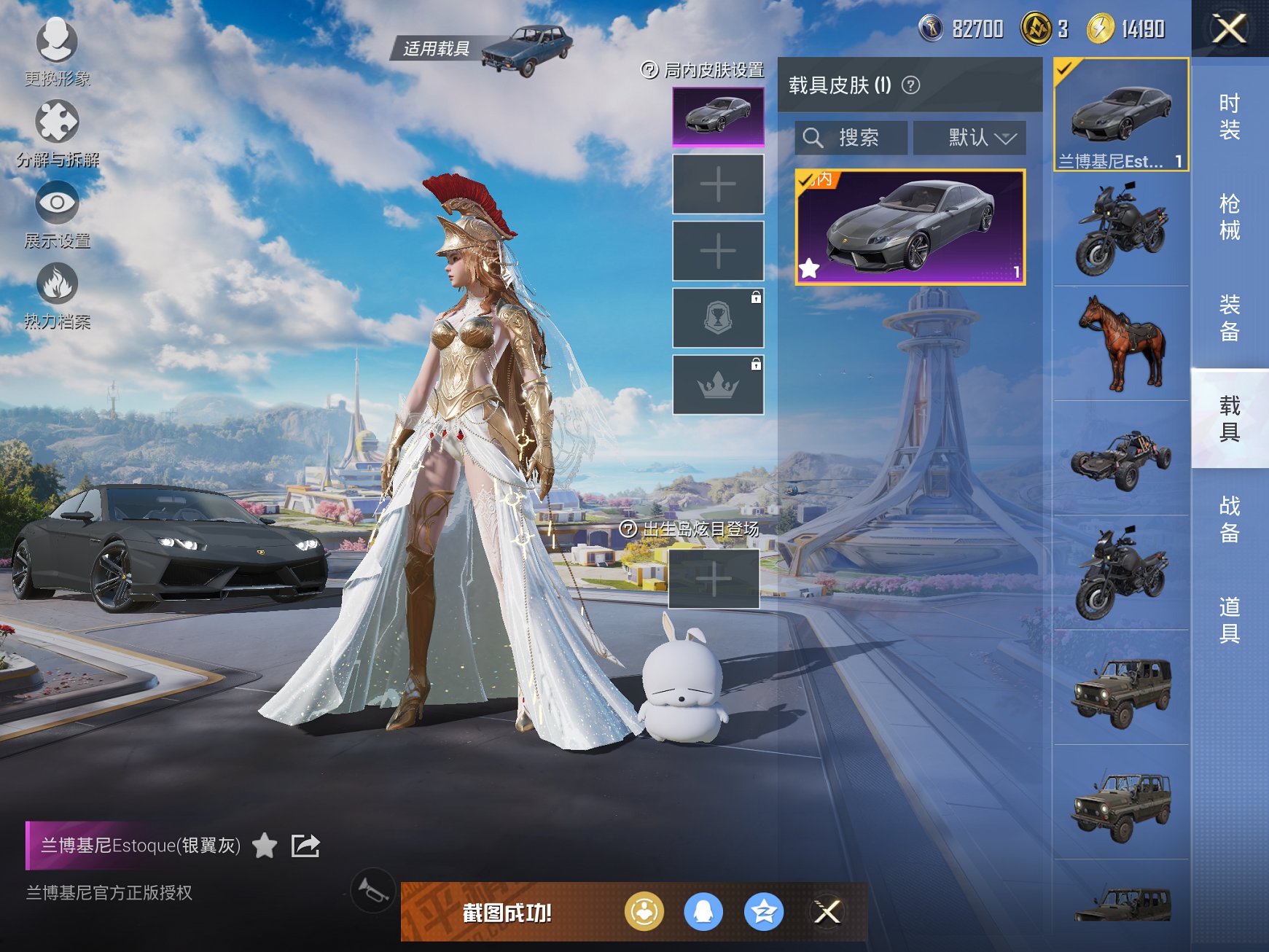This screenshot has height=952, width=1269.
Task: Open 分解与拆解 dismantle menu
Action: (x=57, y=132)
